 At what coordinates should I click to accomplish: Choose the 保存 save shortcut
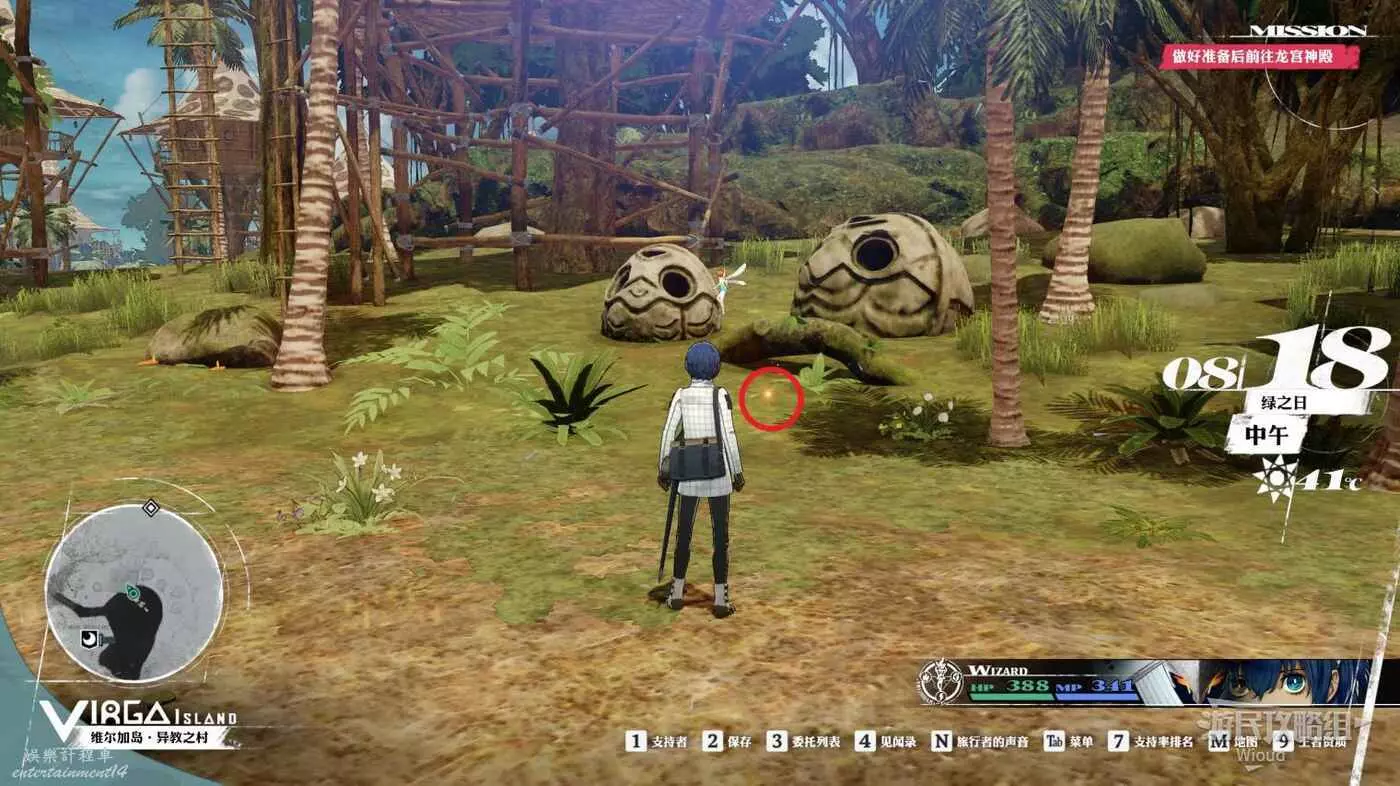click(727, 741)
